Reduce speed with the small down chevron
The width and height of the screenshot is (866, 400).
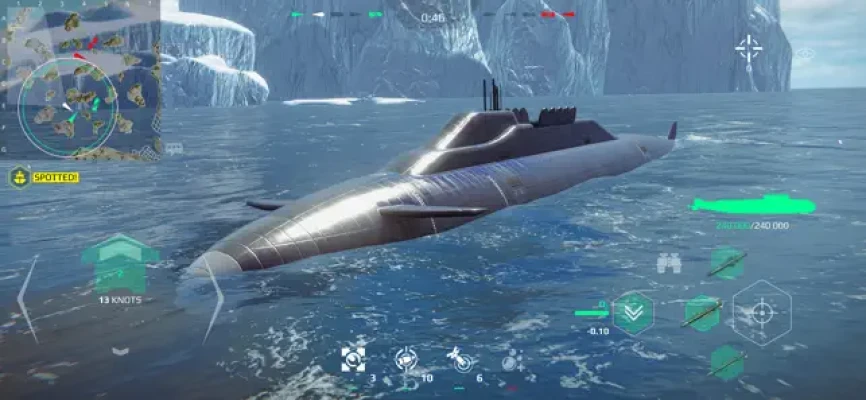pyautogui.click(x=120, y=350)
